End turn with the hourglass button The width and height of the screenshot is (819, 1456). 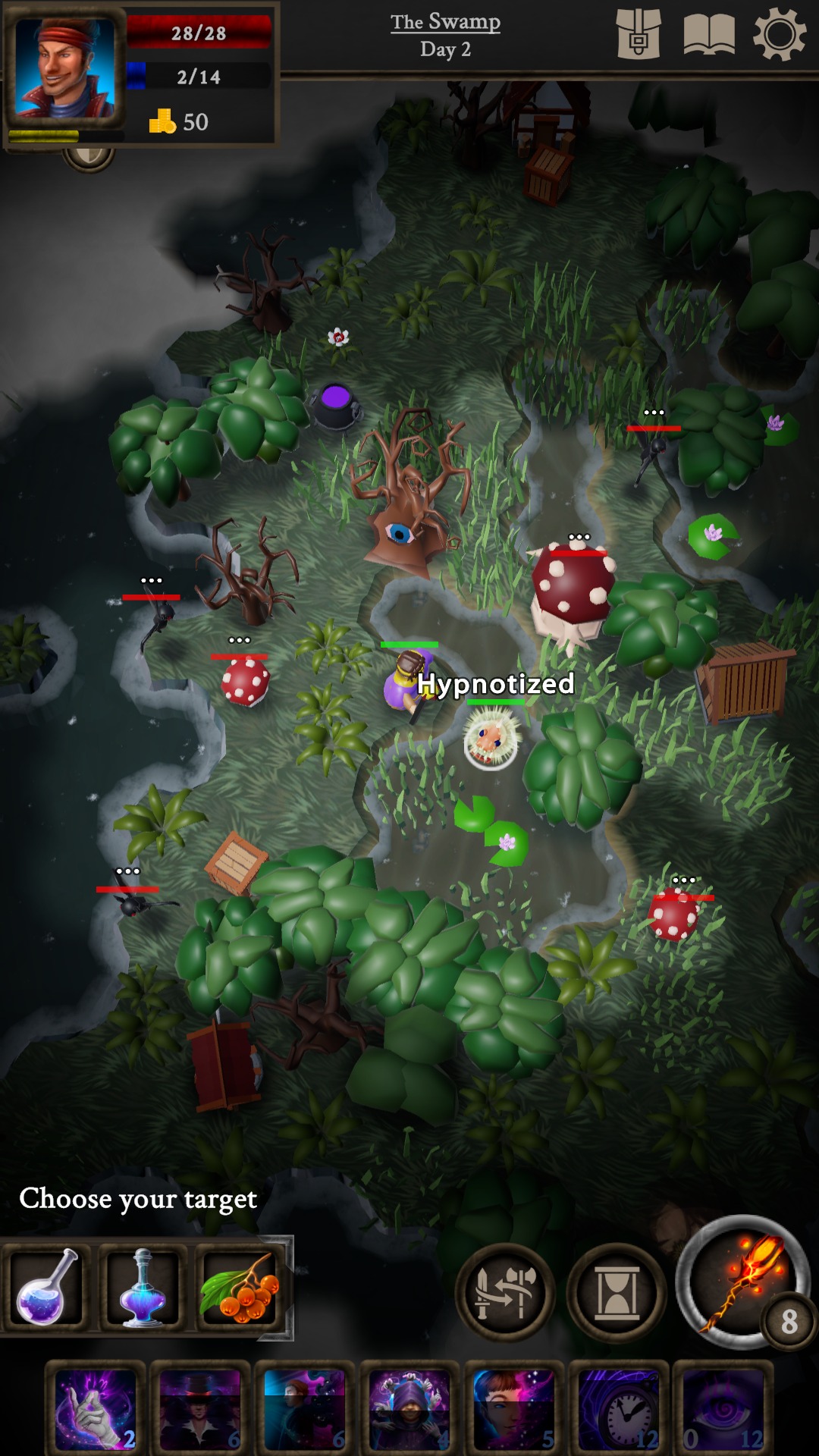tap(617, 1293)
